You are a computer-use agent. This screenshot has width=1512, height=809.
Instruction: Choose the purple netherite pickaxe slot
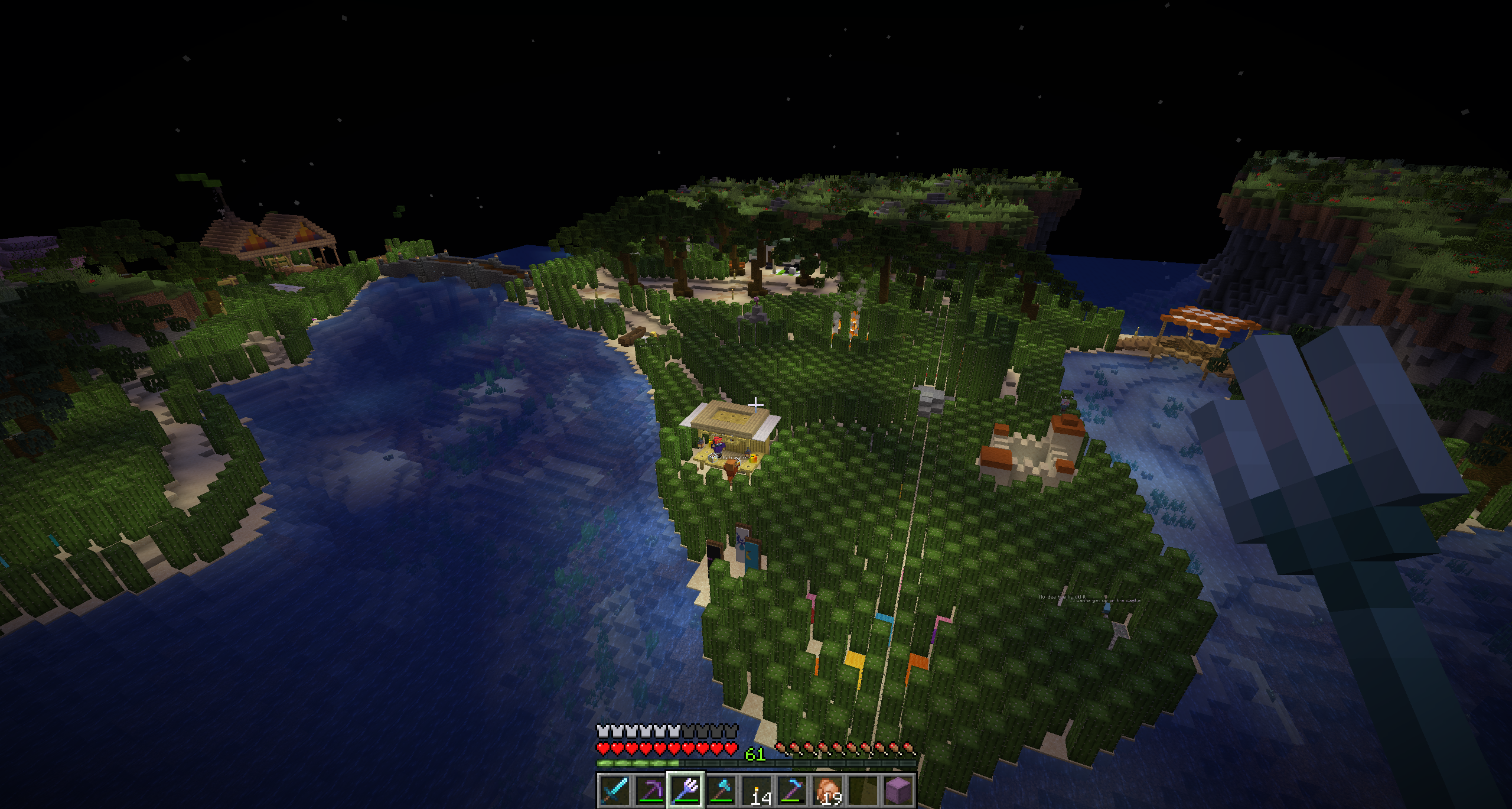pos(650,790)
